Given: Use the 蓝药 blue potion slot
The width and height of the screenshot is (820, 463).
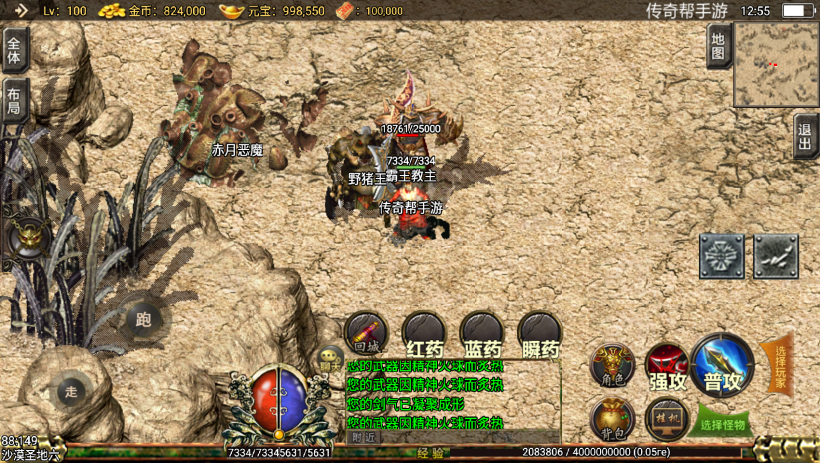Looking at the screenshot, I should click(482, 334).
